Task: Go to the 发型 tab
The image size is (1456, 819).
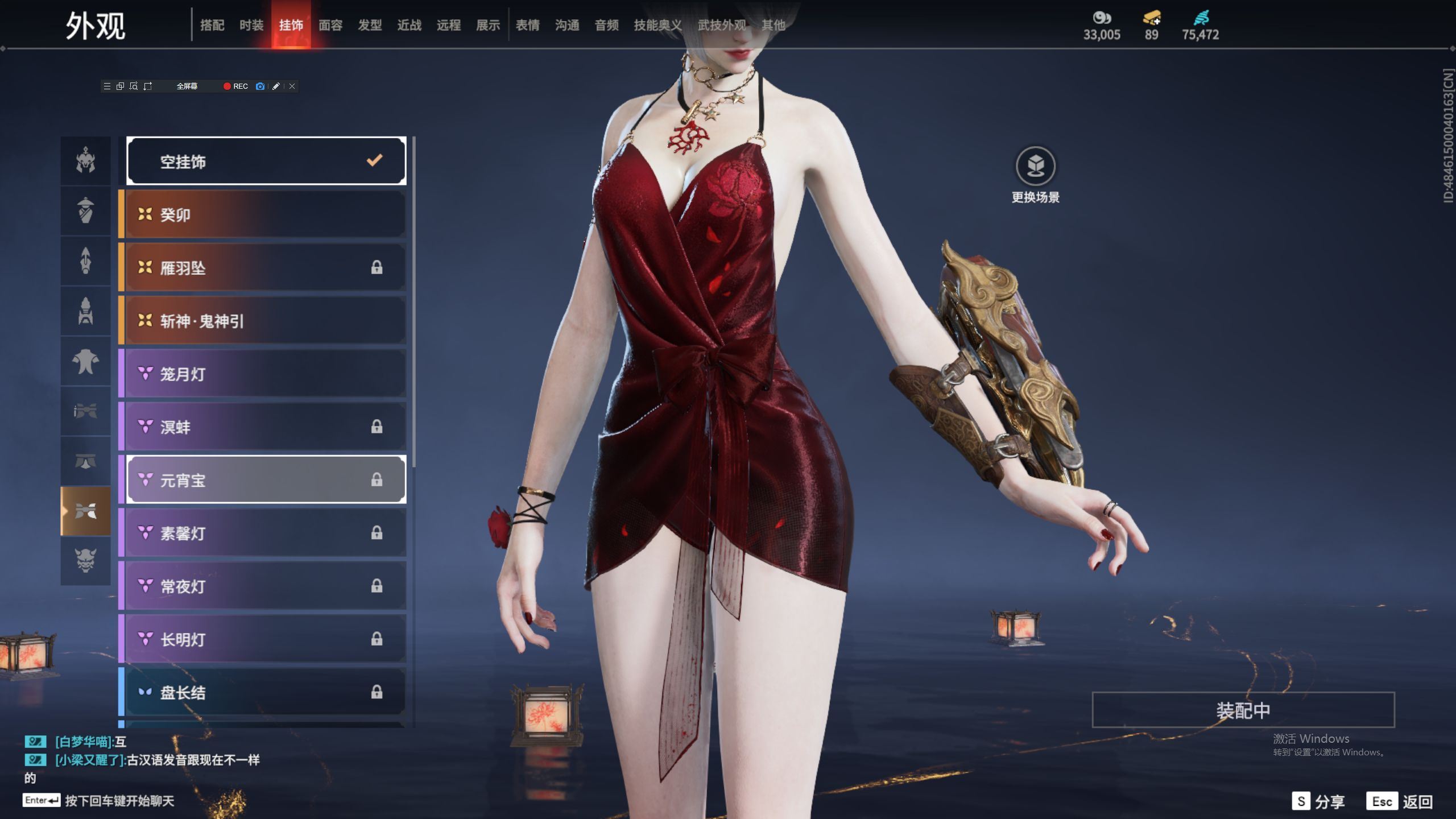Action: pyautogui.click(x=369, y=25)
